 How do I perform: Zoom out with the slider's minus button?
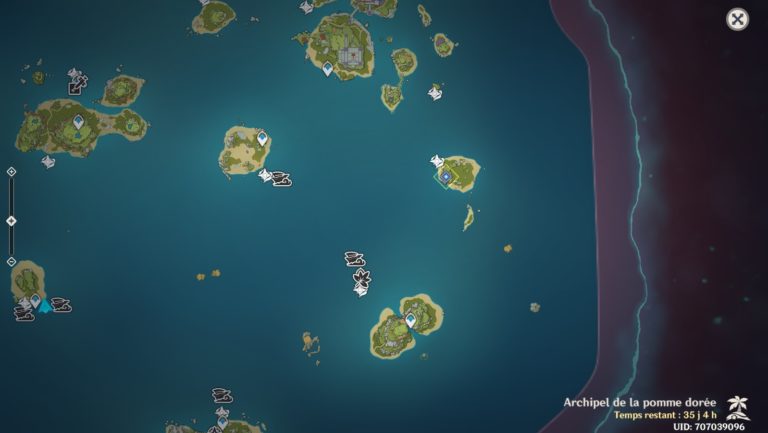click(11, 261)
